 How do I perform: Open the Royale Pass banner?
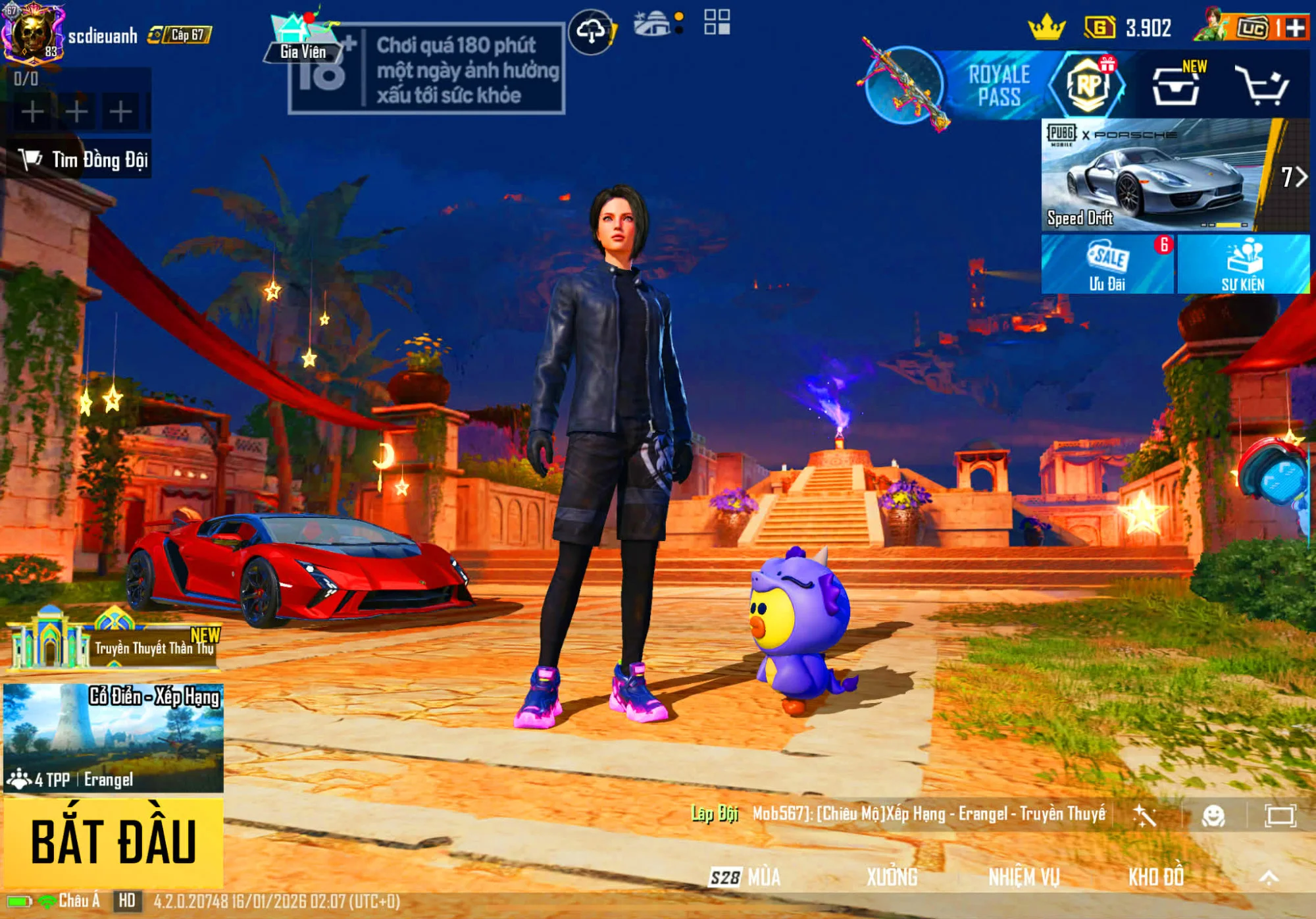click(997, 86)
